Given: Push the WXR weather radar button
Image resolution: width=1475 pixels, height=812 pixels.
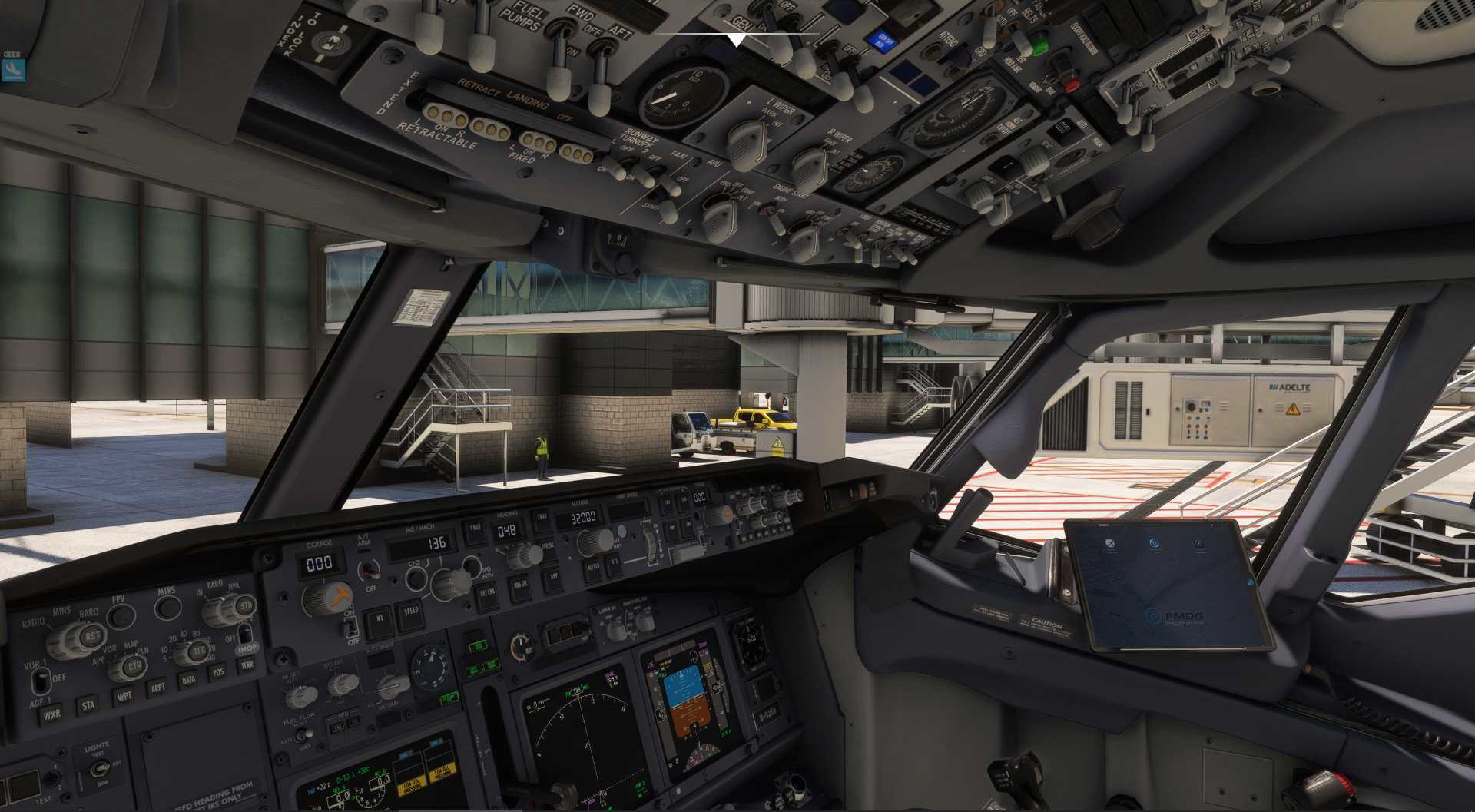Looking at the screenshot, I should (51, 716).
